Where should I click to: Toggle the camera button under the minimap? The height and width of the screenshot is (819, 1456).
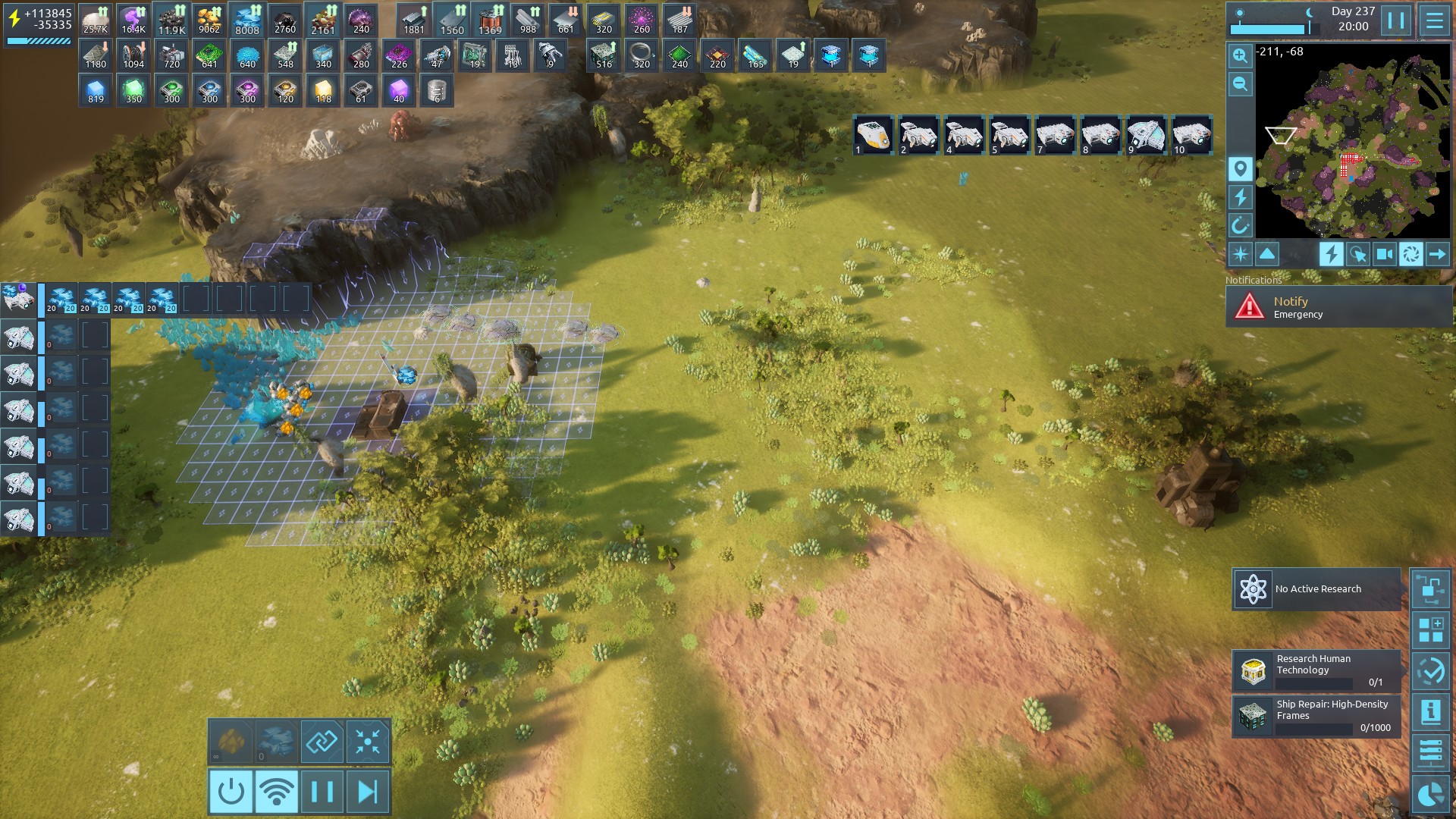coord(1384,254)
